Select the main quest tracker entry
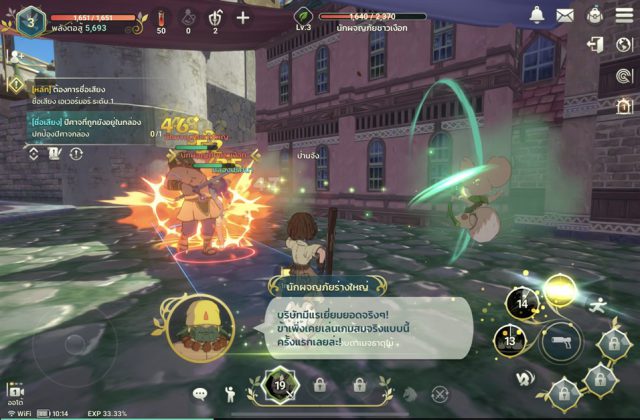Screen dimensions: 640x420 pyautogui.click(x=72, y=95)
